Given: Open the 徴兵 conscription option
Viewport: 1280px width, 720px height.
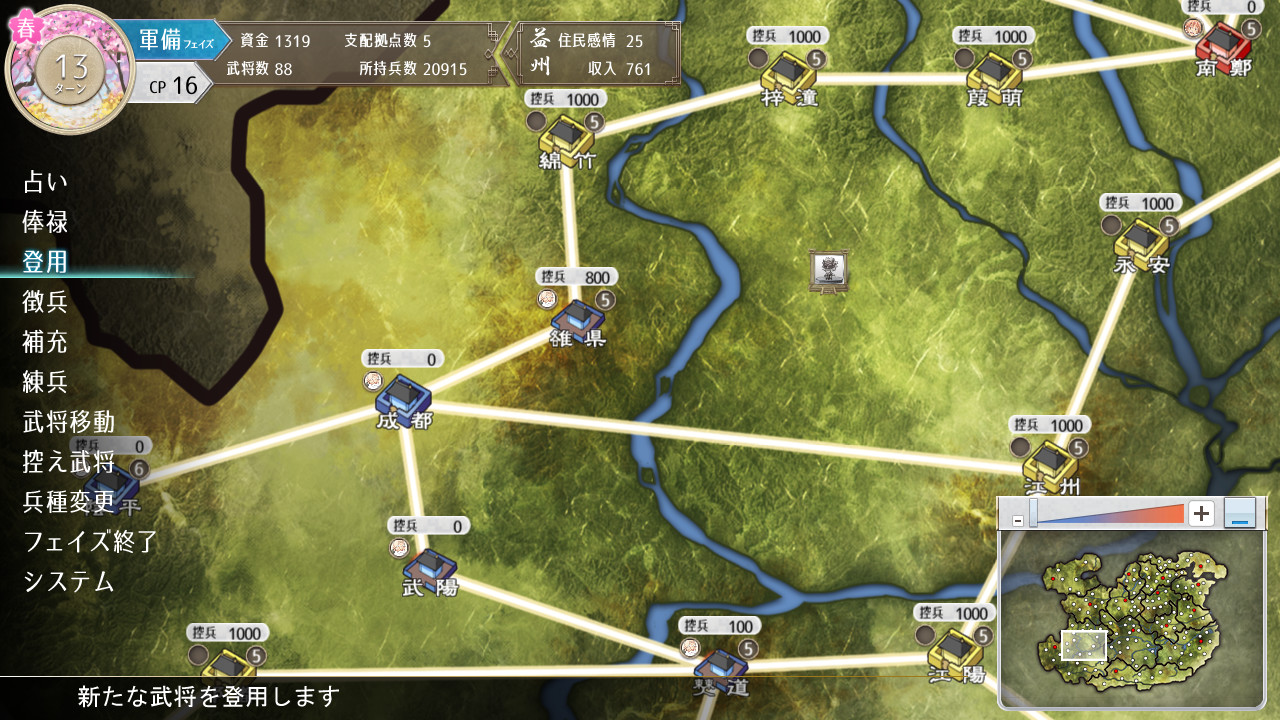Looking at the screenshot, I should [x=46, y=302].
